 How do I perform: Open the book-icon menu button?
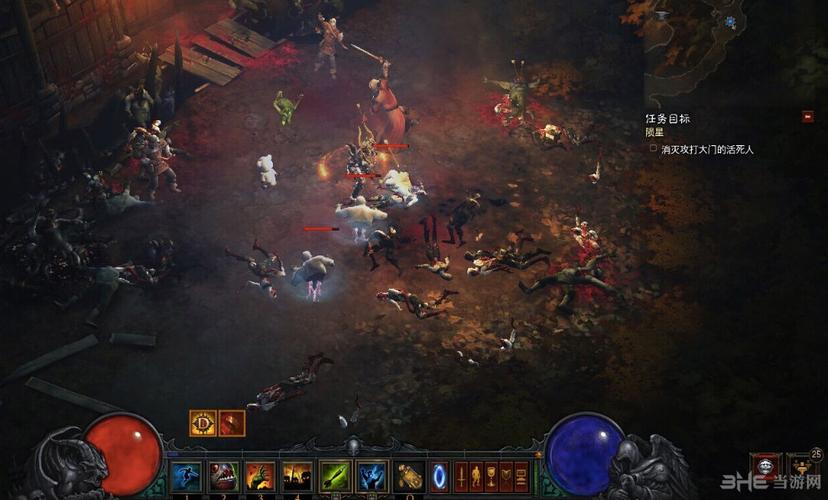coord(506,475)
